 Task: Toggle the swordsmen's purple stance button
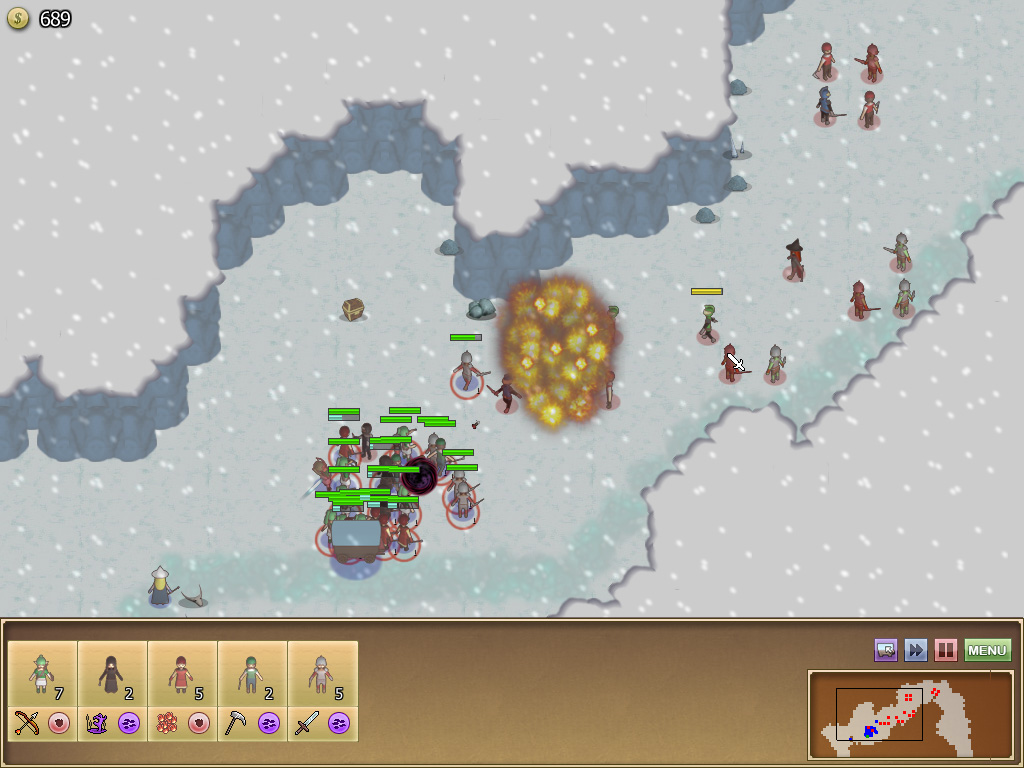pos(340,723)
